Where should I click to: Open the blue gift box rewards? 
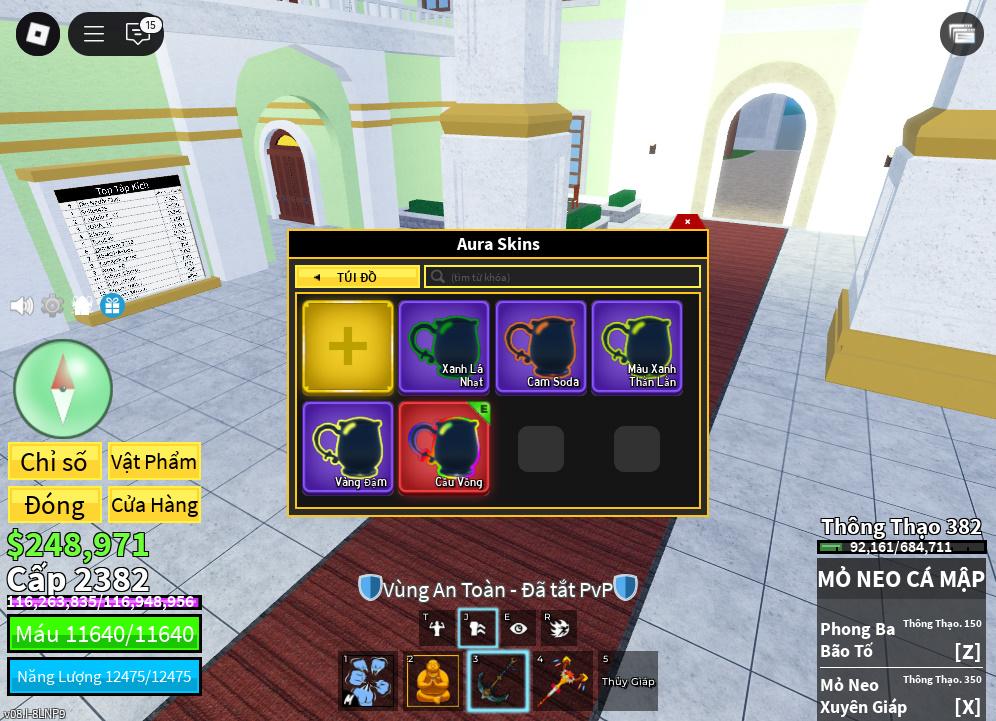(112, 305)
